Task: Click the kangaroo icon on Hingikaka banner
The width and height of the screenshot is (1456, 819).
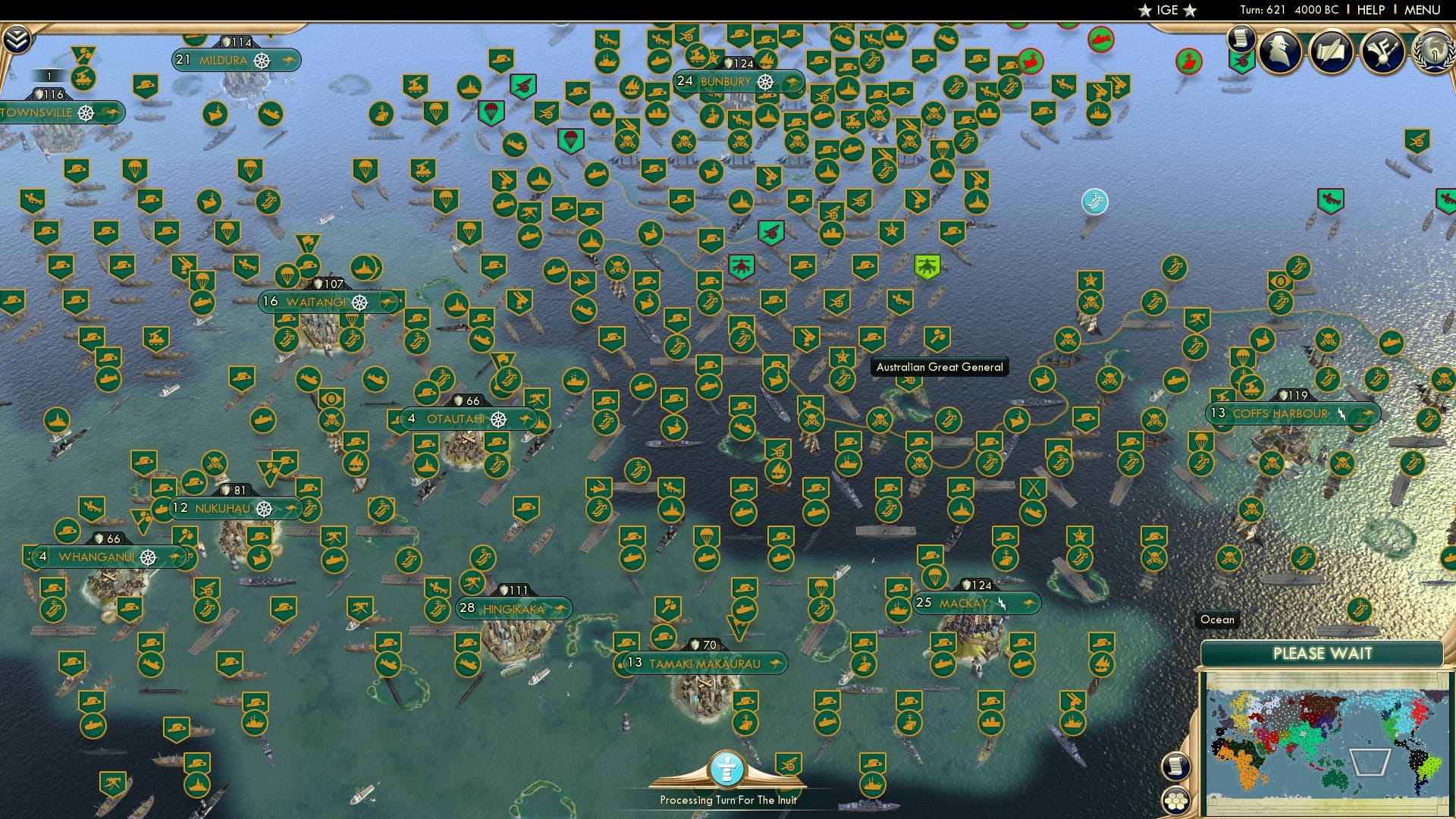Action: click(x=560, y=607)
